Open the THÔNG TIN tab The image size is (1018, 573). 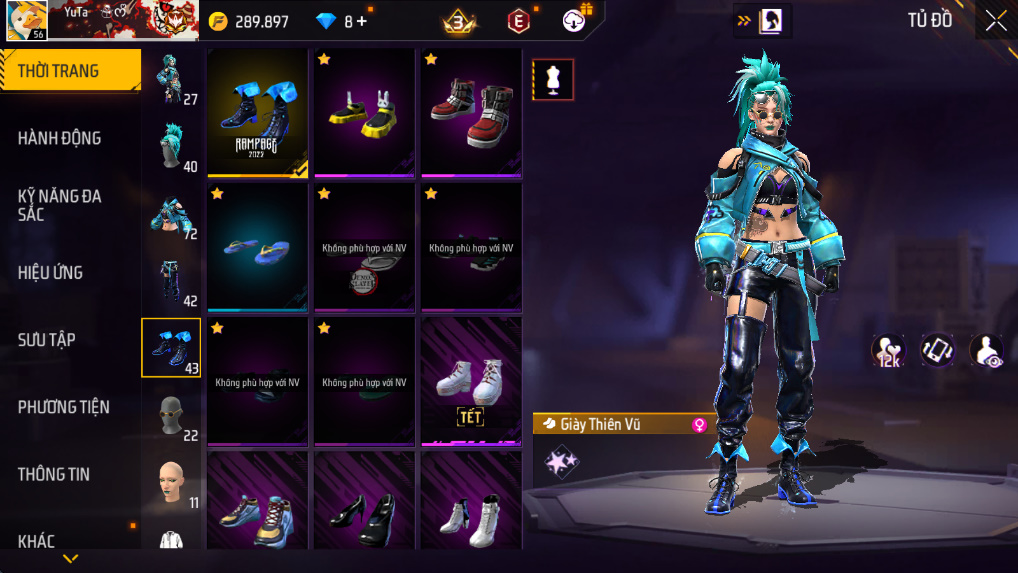(x=54, y=474)
